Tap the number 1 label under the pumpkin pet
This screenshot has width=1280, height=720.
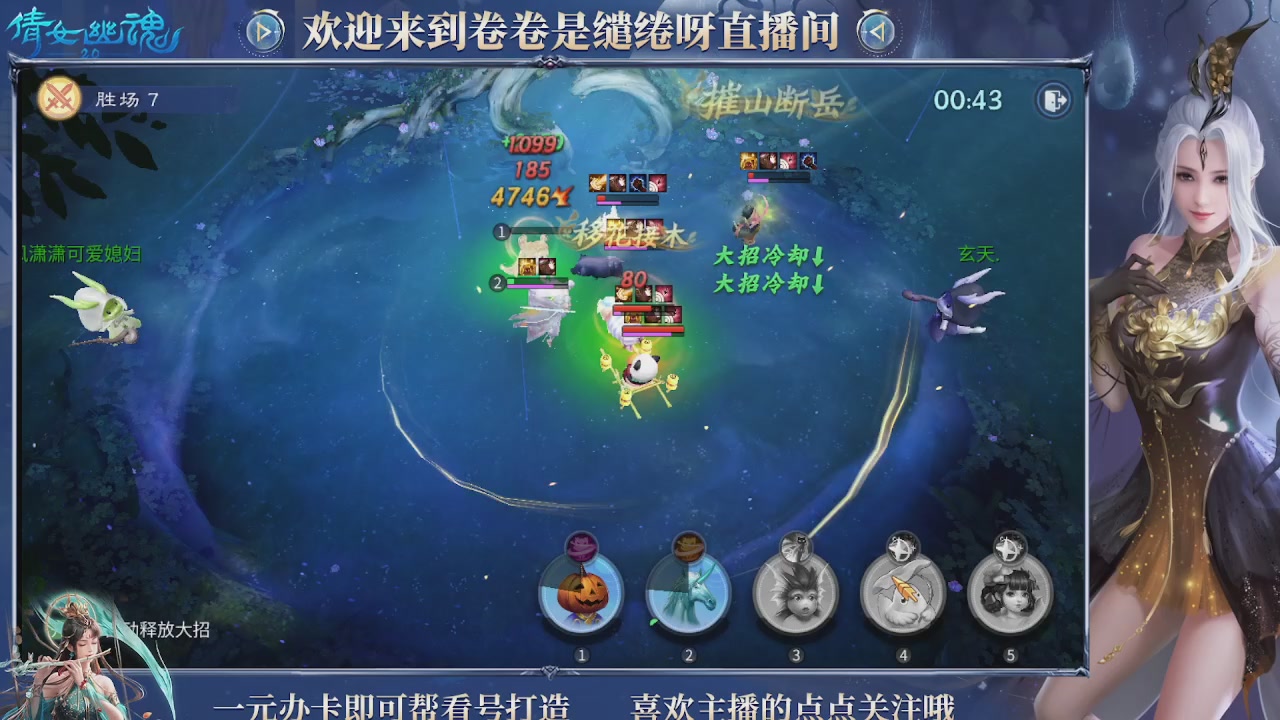pyautogui.click(x=580, y=654)
